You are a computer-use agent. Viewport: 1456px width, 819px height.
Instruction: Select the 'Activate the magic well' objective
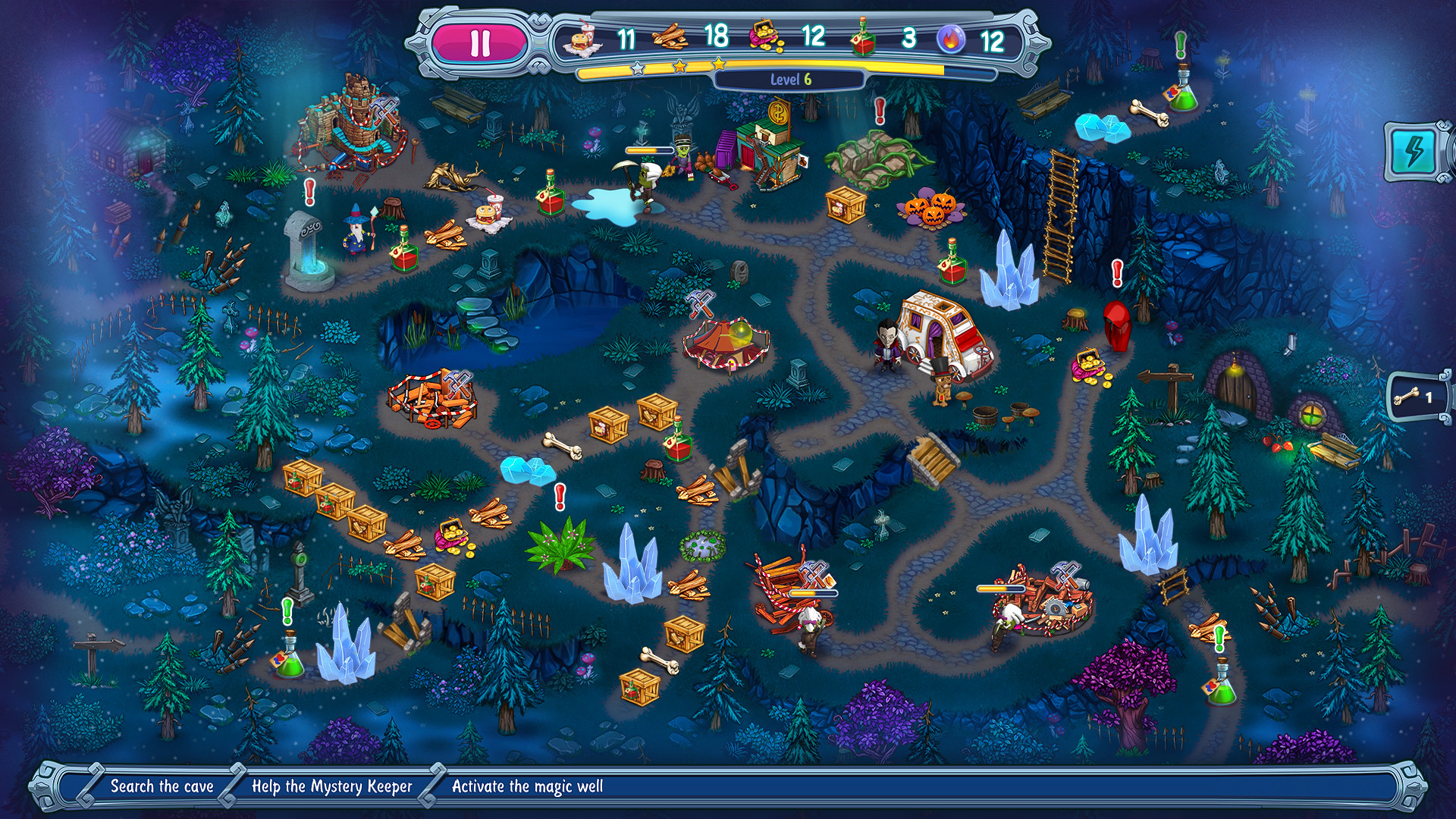pos(527,786)
